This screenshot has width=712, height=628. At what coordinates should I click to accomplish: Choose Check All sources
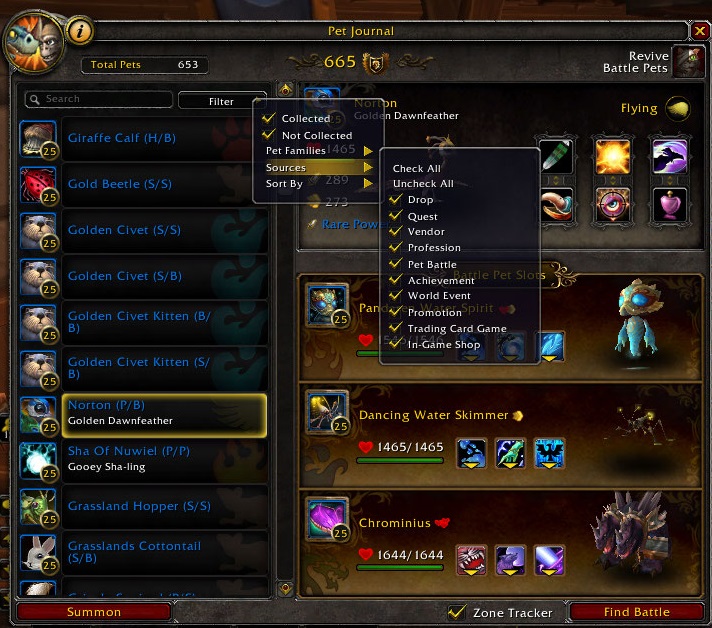click(416, 169)
